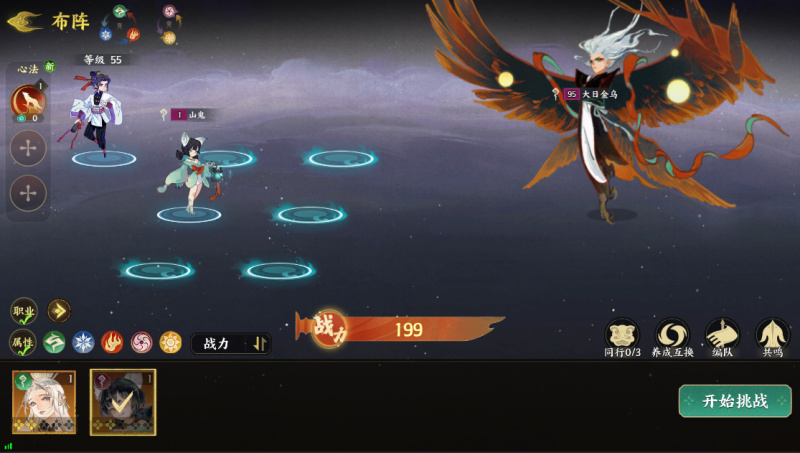Filter by green wind element

click(54, 343)
